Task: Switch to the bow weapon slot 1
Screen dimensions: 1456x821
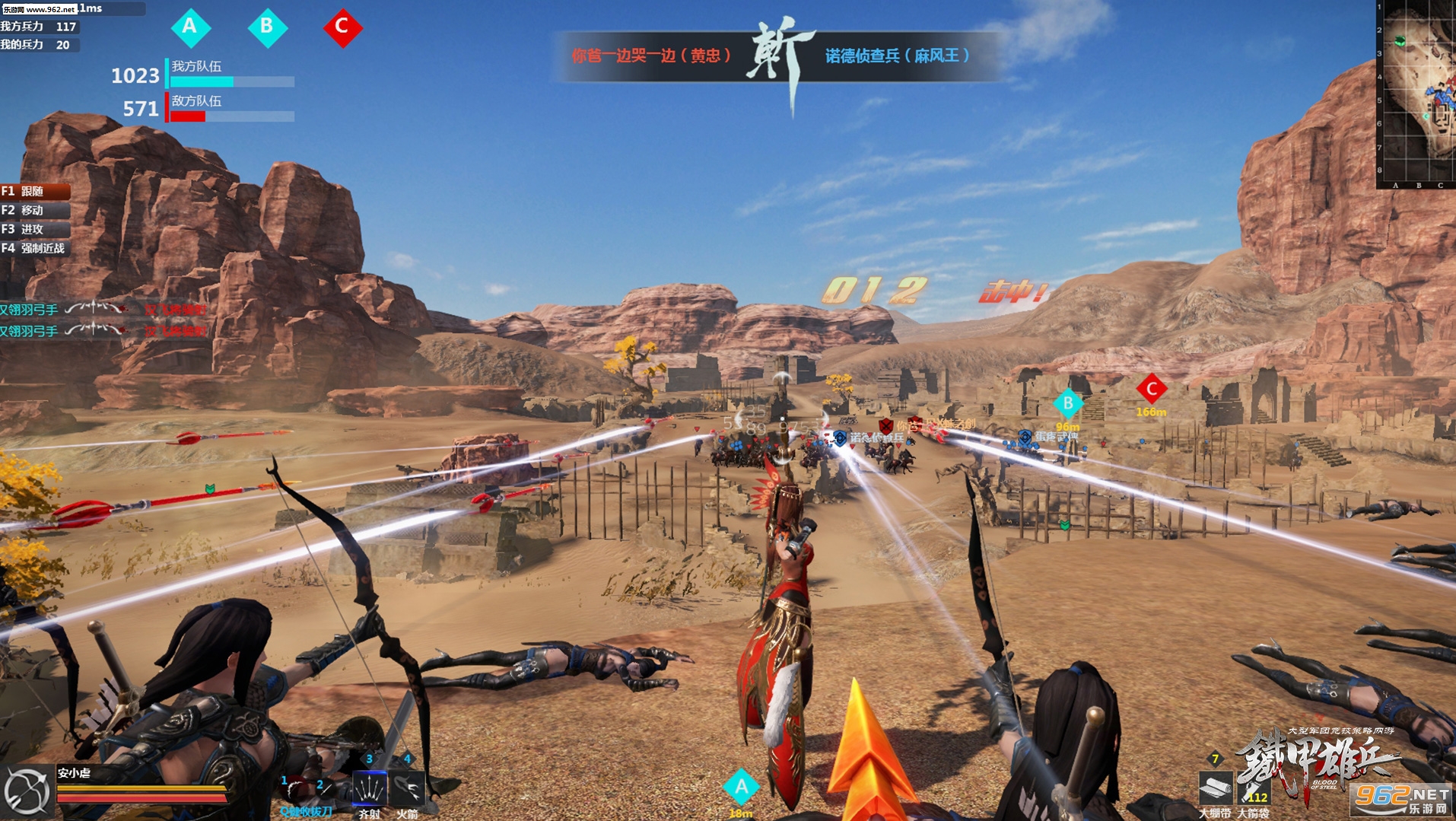Action: point(293,790)
